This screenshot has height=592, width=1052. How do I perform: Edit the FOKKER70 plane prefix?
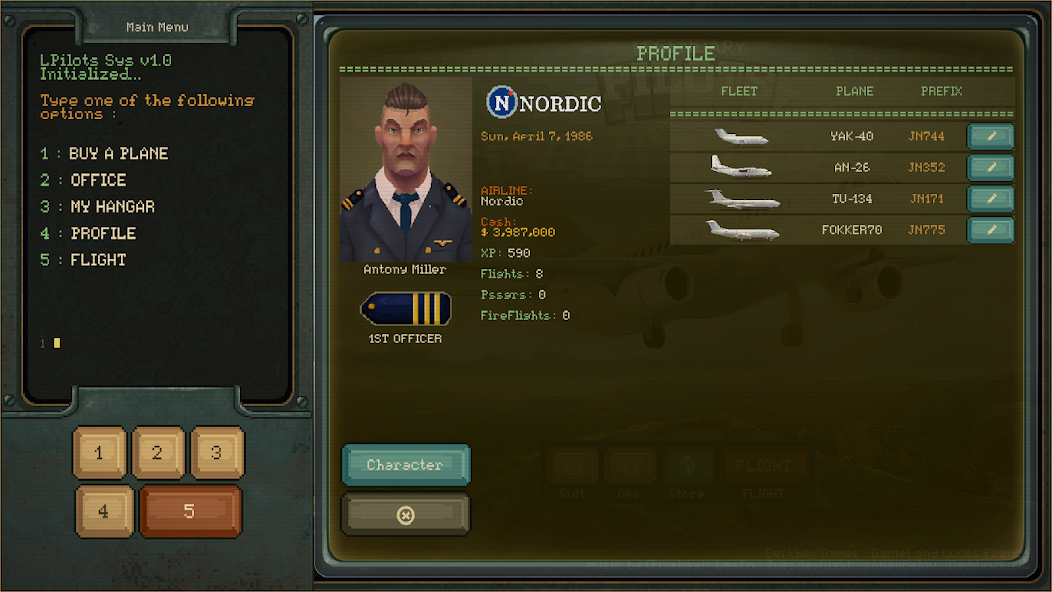(990, 230)
